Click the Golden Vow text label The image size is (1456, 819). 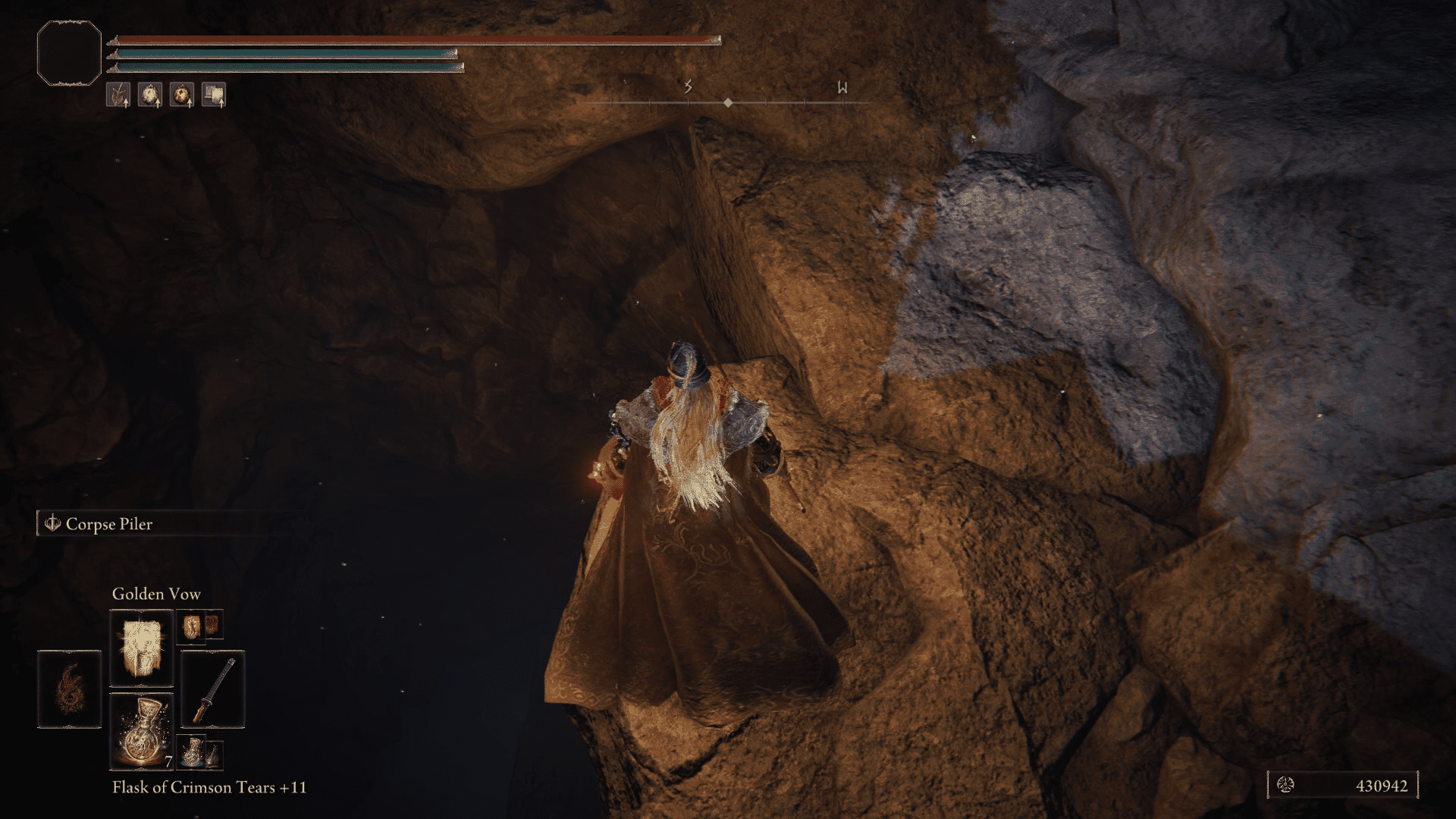[155, 594]
